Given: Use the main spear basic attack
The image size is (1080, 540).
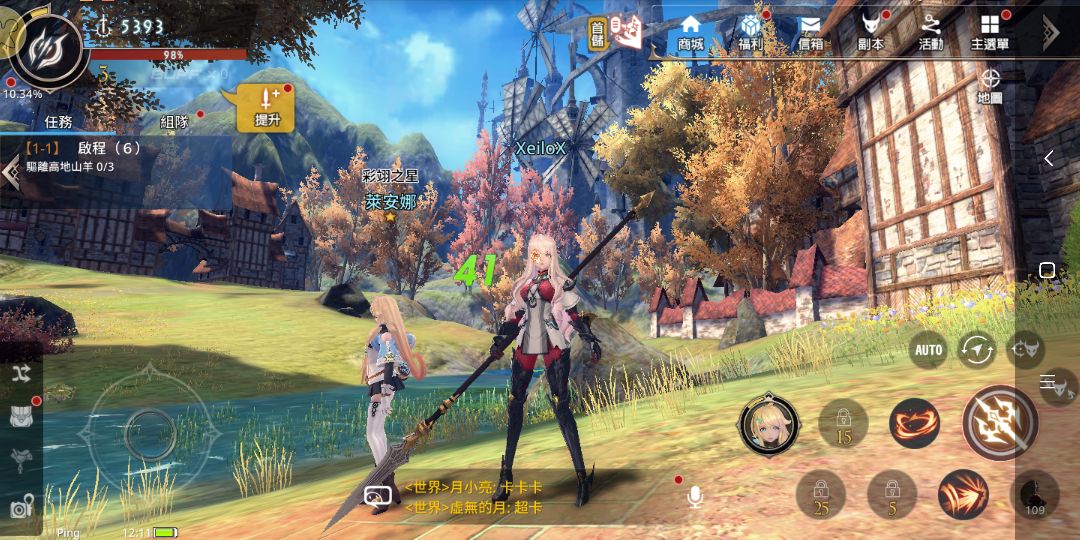Looking at the screenshot, I should (1000, 422).
